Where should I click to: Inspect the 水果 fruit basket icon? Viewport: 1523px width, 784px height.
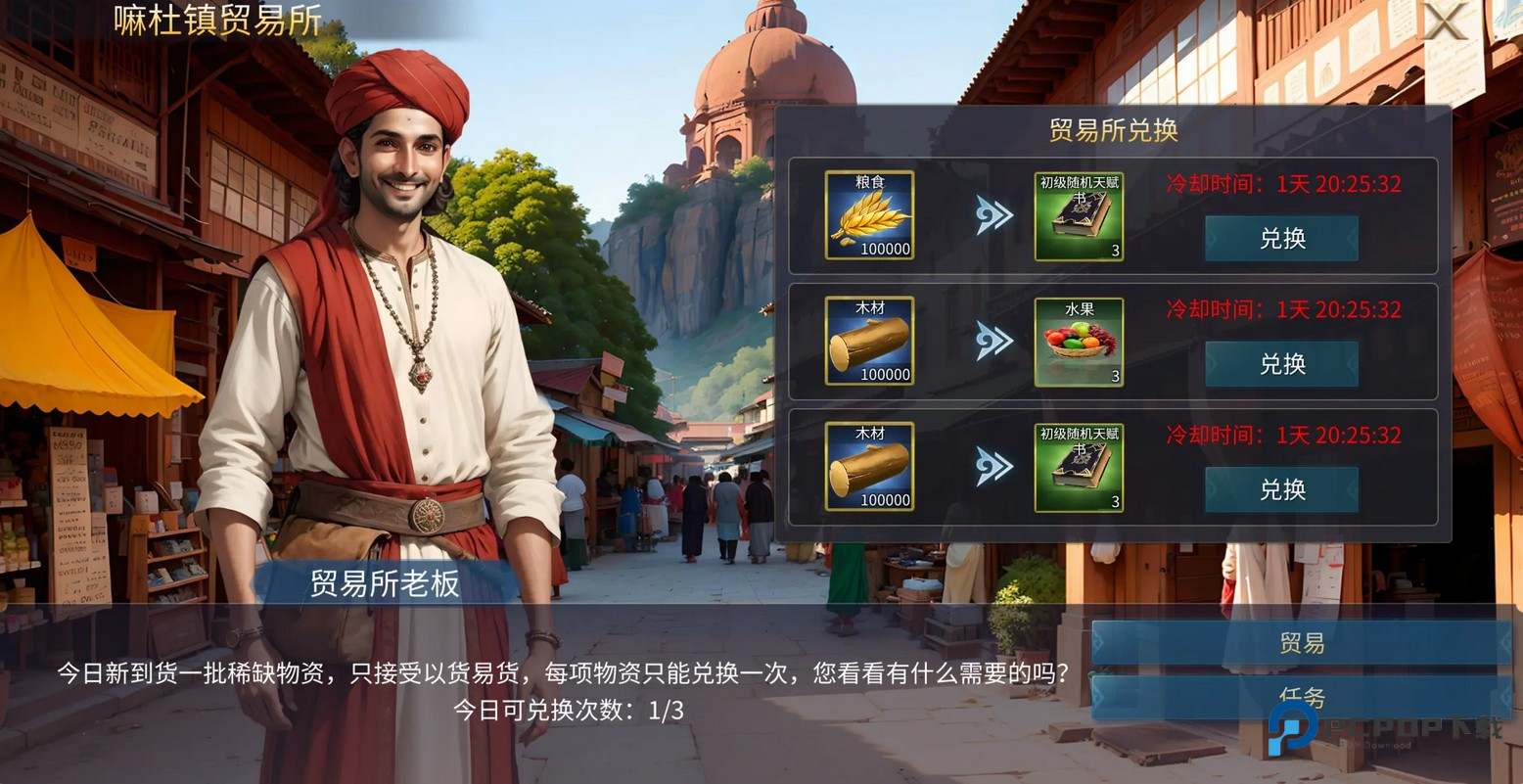(x=1079, y=342)
